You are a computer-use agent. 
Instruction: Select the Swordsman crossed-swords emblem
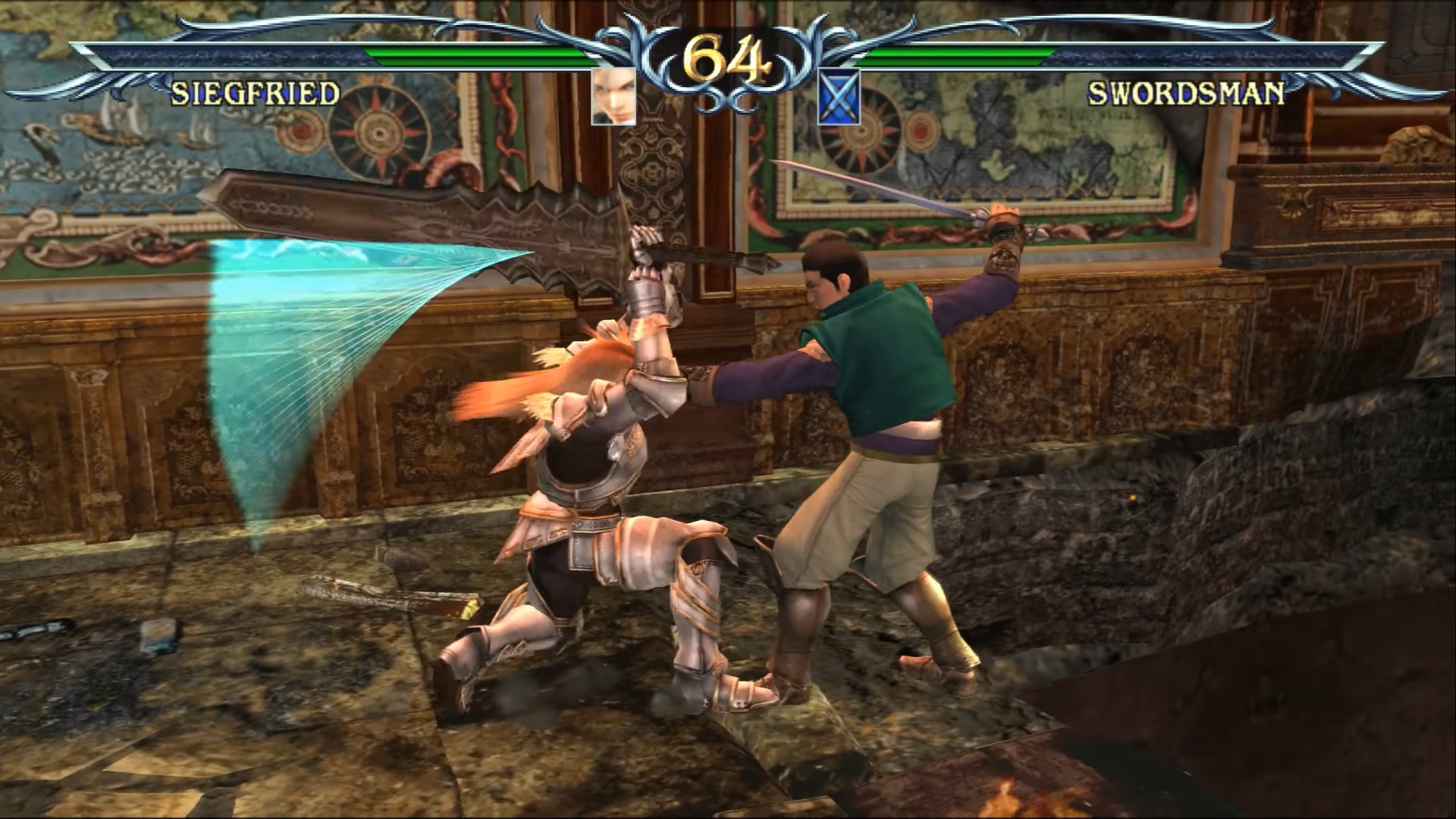[839, 96]
